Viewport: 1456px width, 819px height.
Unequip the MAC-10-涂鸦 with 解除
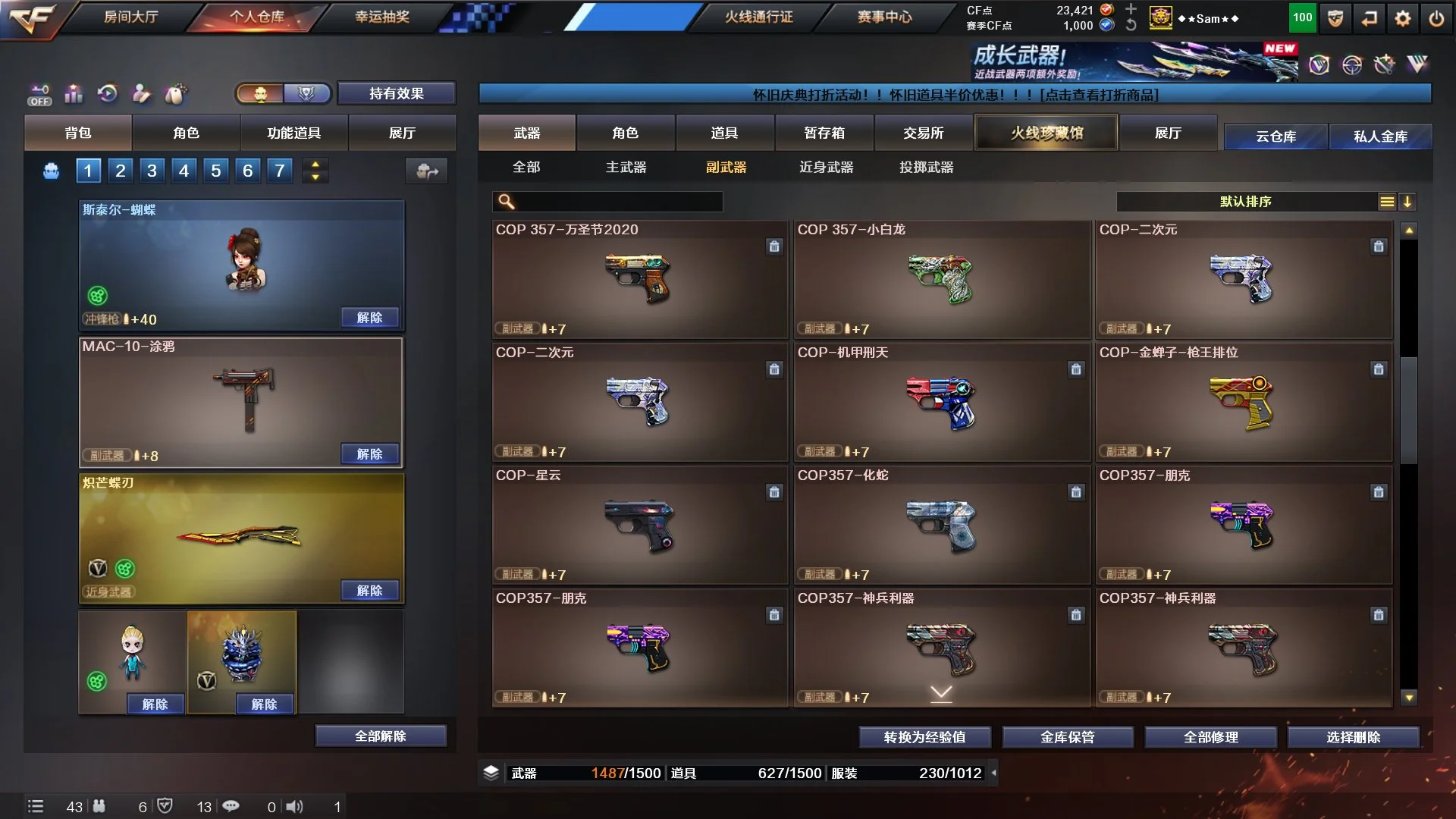tap(369, 454)
